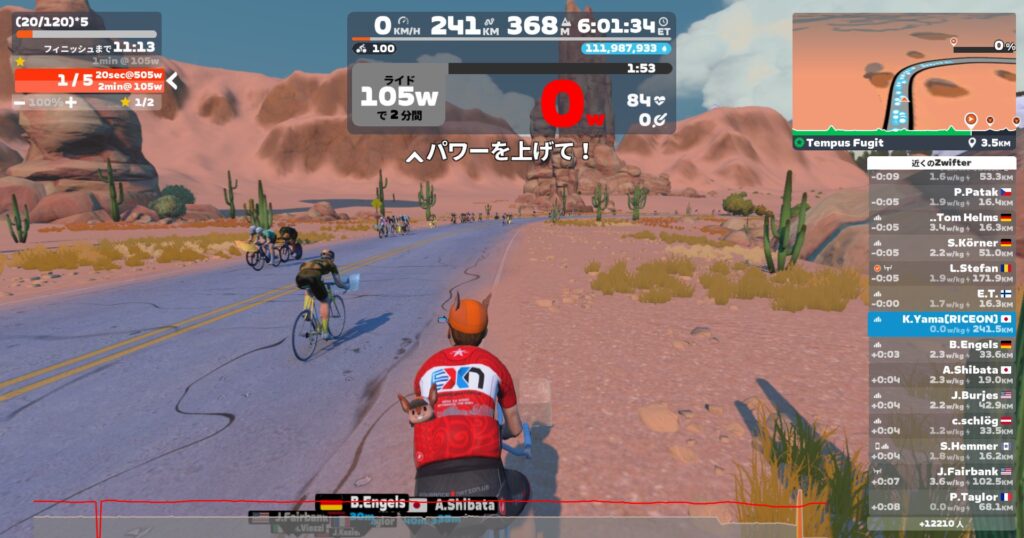Screen dimensions: 1024x538
Task: Select J.Fairbank in the riders list
Action: pyautogui.click(x=941, y=476)
